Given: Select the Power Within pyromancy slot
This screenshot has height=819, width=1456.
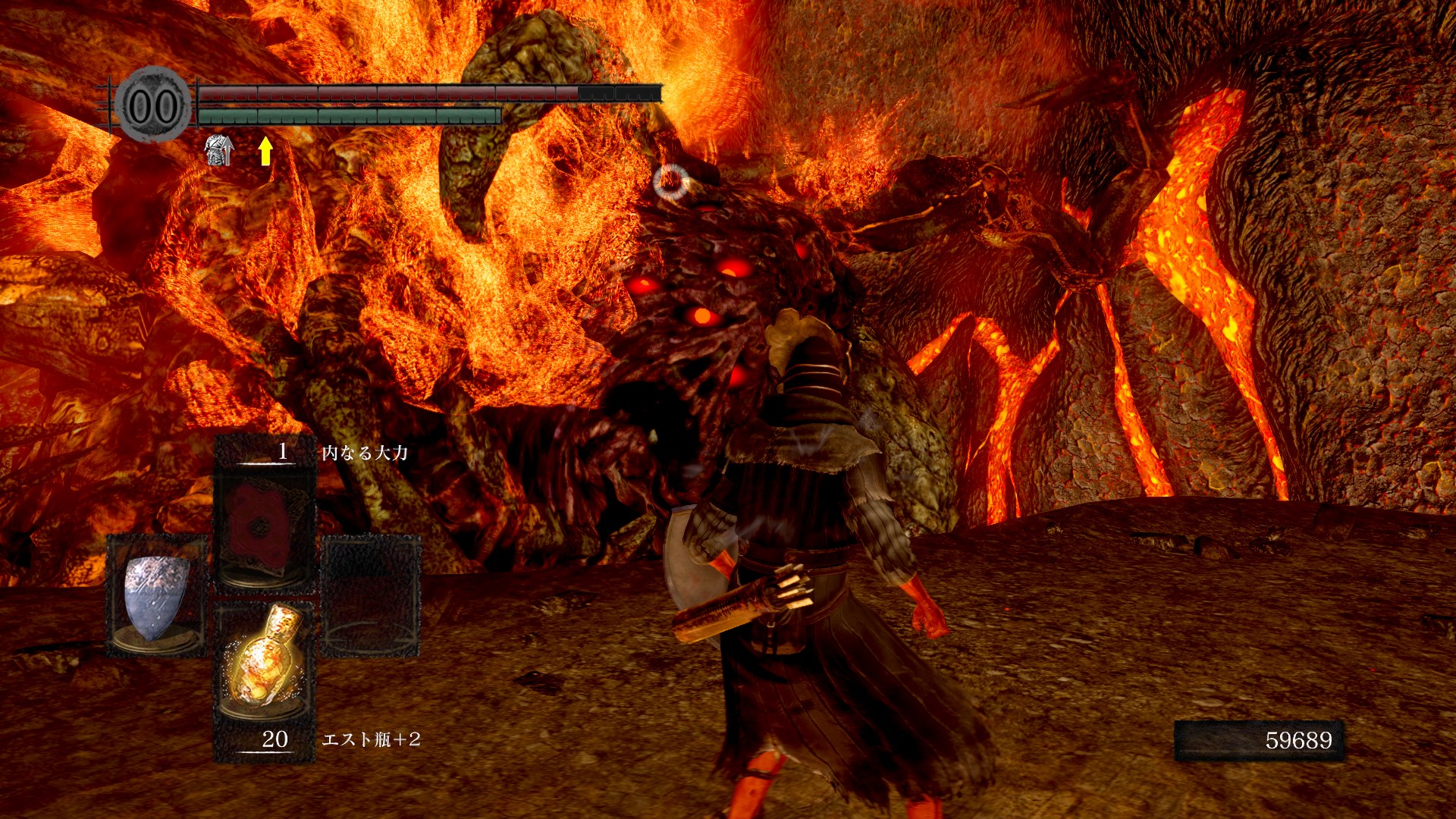Looking at the screenshot, I should [264, 523].
